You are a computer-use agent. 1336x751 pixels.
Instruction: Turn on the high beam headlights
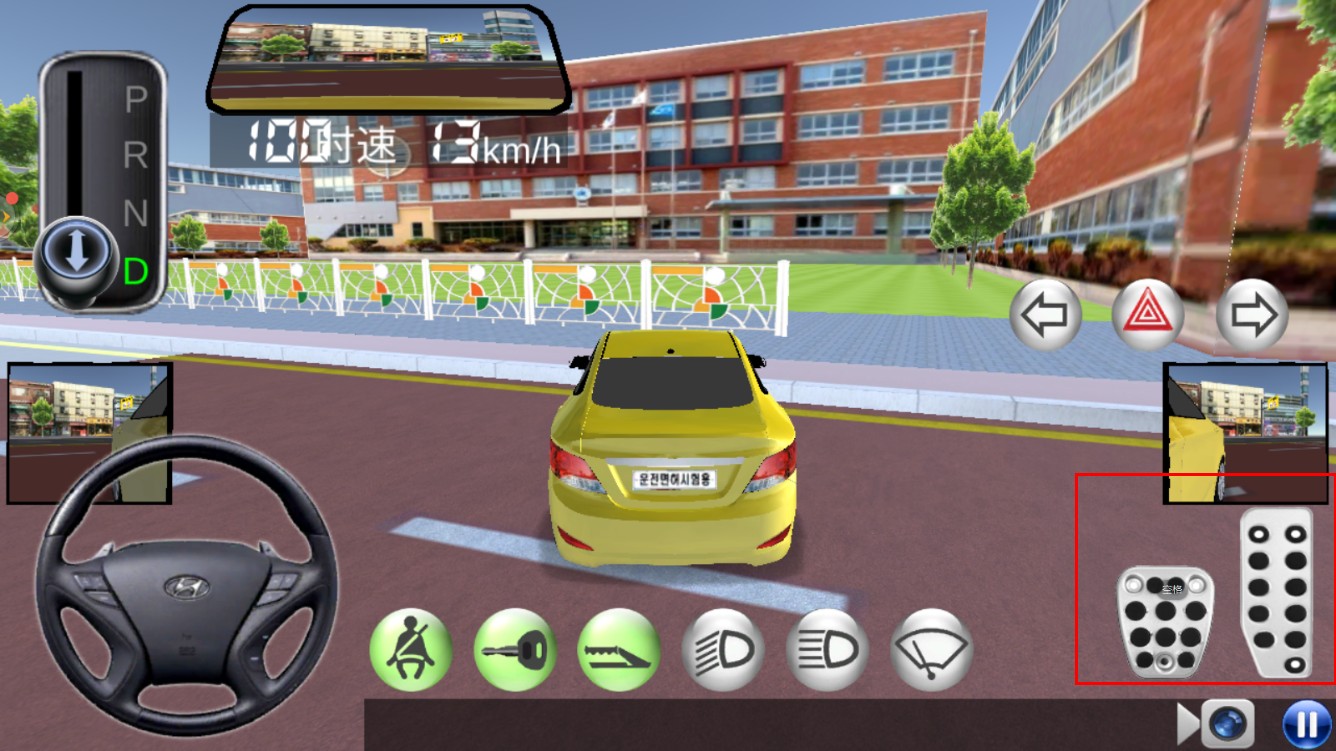827,649
